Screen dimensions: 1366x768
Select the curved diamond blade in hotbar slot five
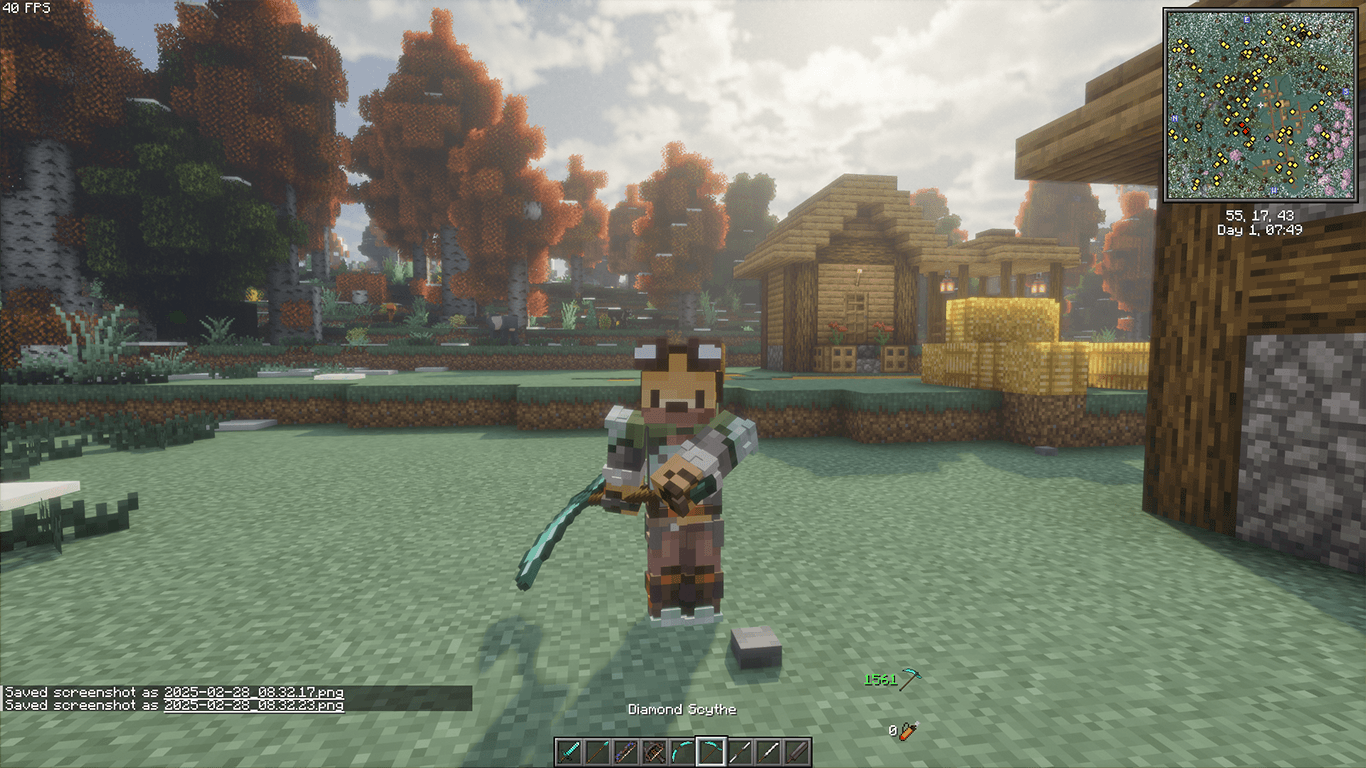tap(682, 751)
